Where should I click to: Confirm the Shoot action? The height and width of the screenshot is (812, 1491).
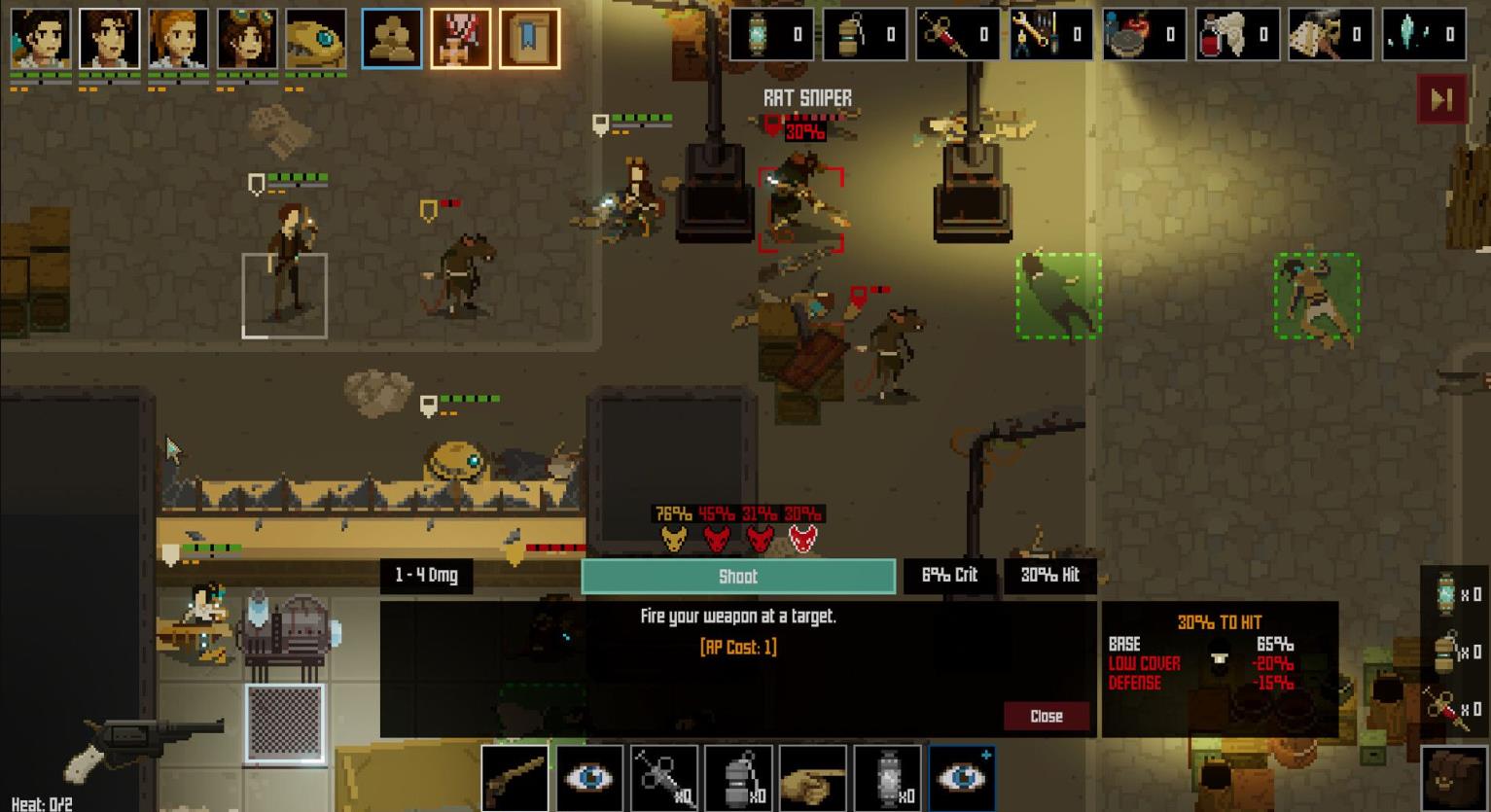pyautogui.click(x=738, y=577)
